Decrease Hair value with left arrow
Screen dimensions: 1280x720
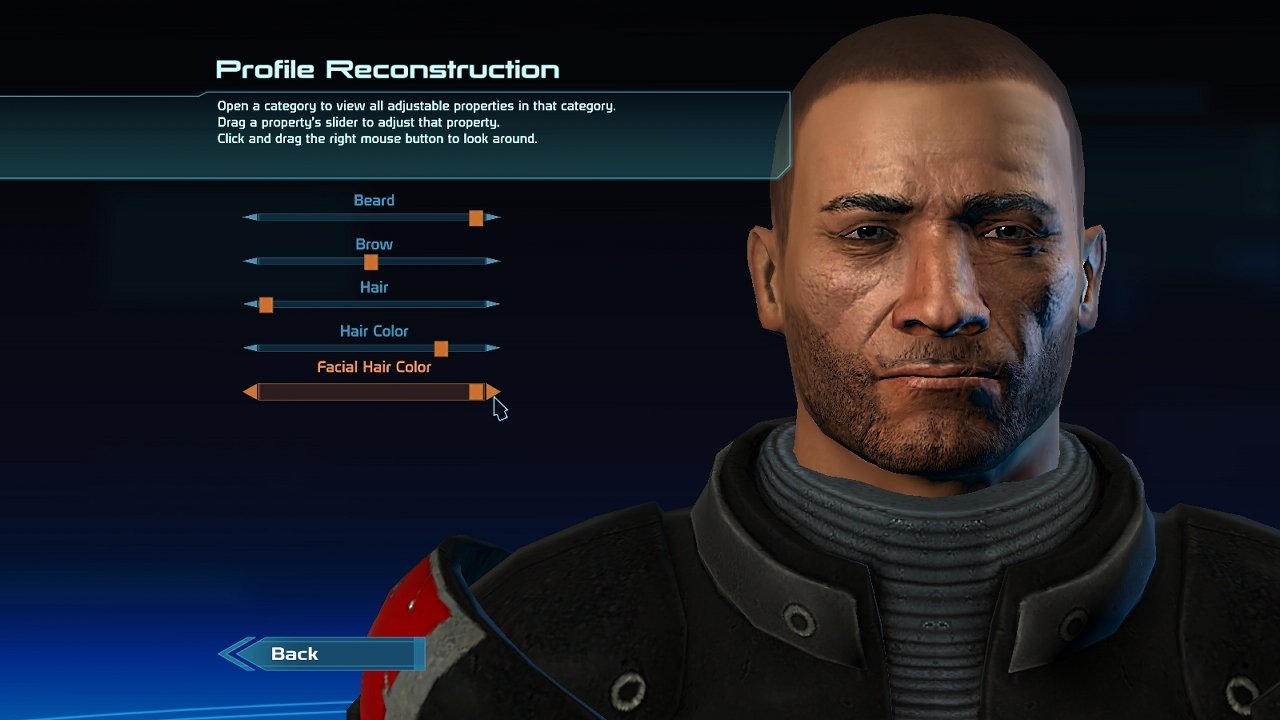pos(251,305)
